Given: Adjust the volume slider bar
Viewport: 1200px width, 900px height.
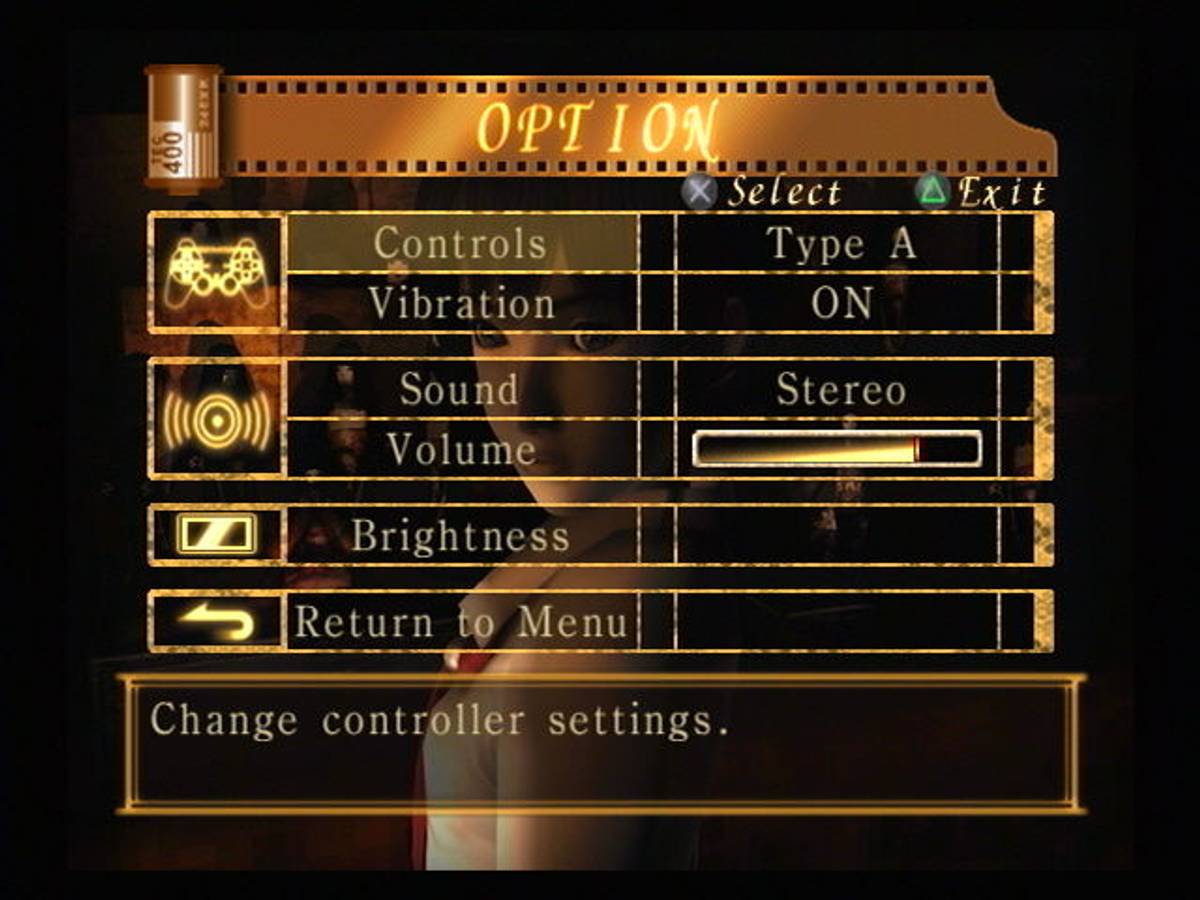Looking at the screenshot, I should point(837,449).
